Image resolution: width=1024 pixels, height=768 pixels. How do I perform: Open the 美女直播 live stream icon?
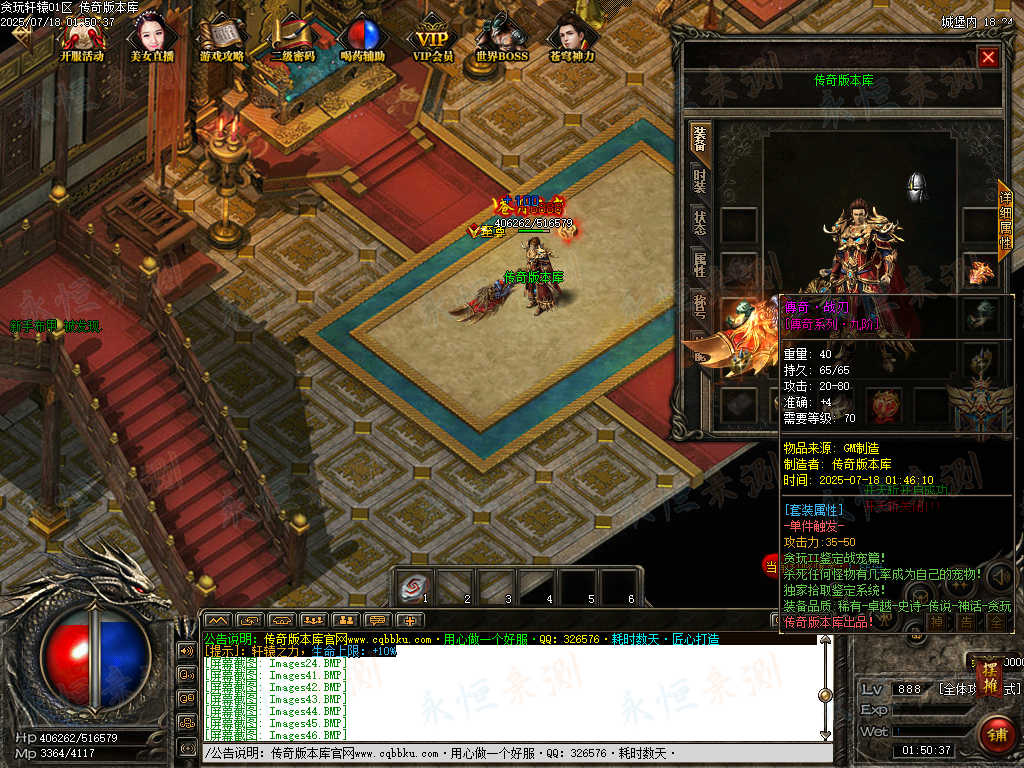(x=151, y=40)
